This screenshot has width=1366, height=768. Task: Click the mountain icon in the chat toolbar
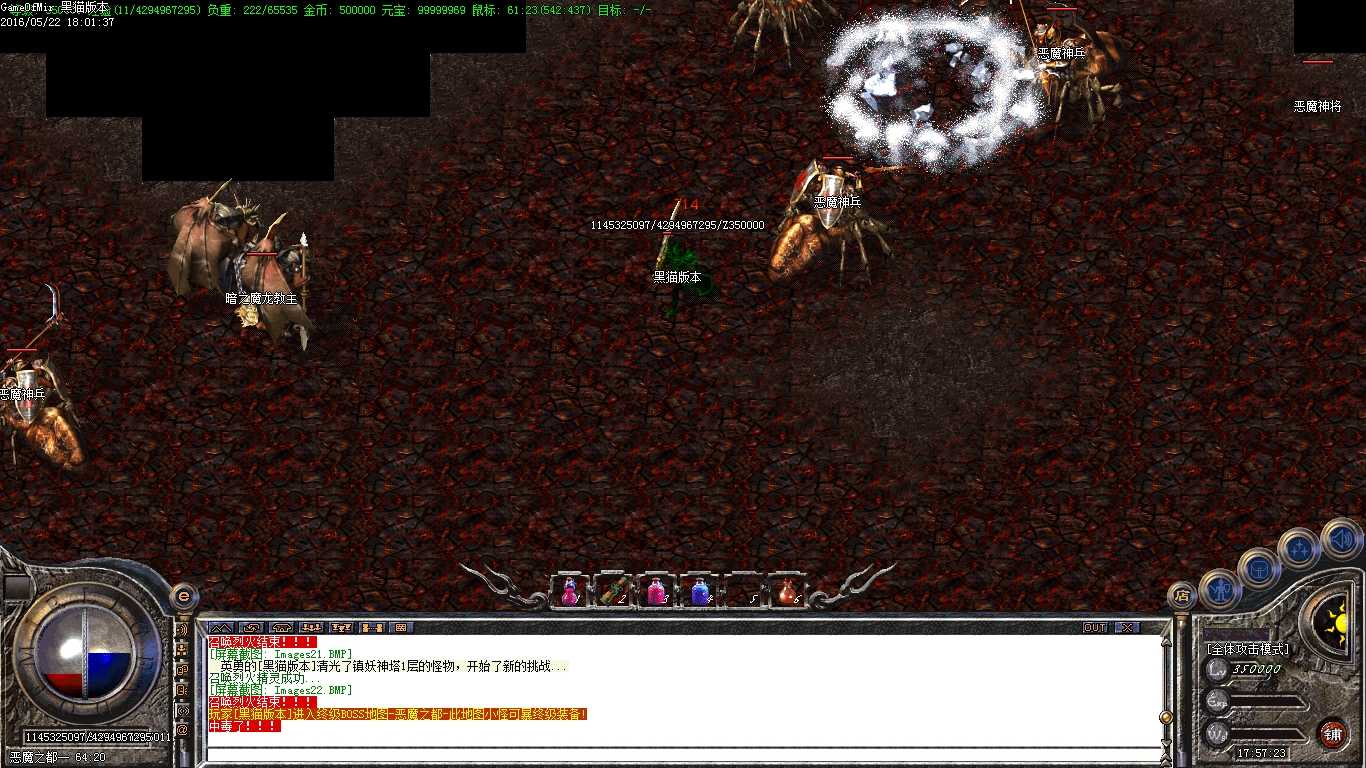tap(221, 628)
